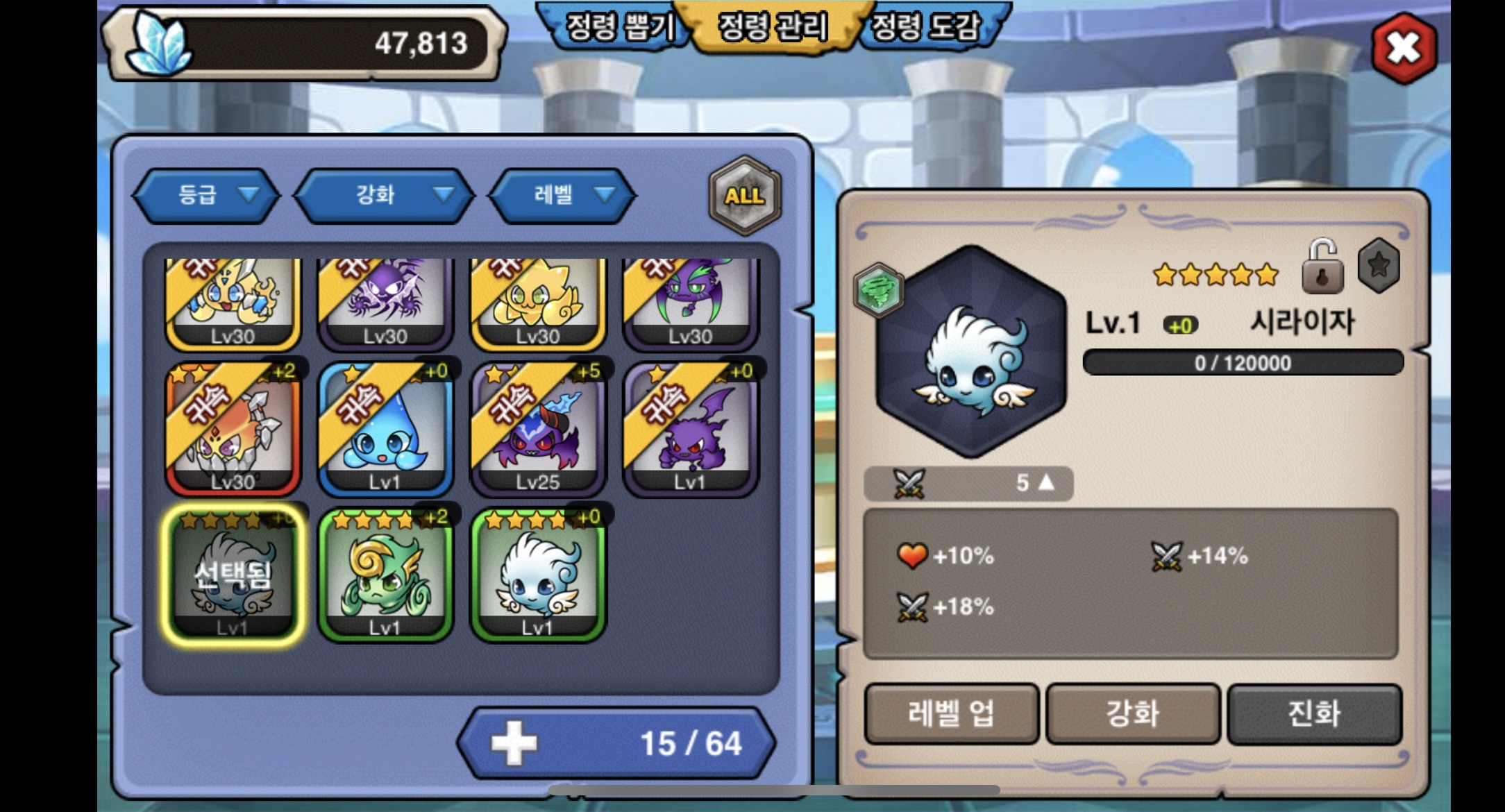Open the 정령 도감 tab
Screen dimensions: 1505x812
click(926, 28)
